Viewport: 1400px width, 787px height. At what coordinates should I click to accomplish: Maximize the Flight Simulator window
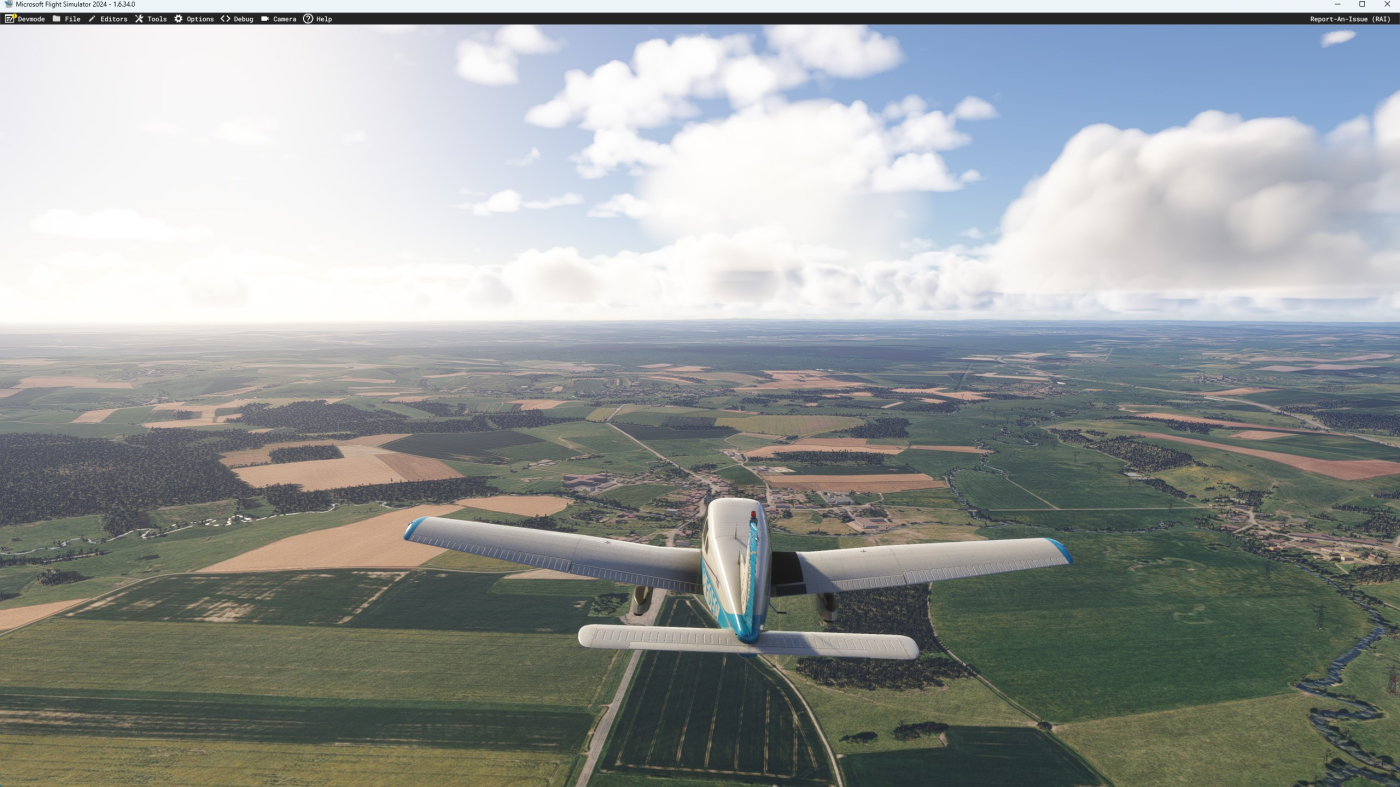1360,4
